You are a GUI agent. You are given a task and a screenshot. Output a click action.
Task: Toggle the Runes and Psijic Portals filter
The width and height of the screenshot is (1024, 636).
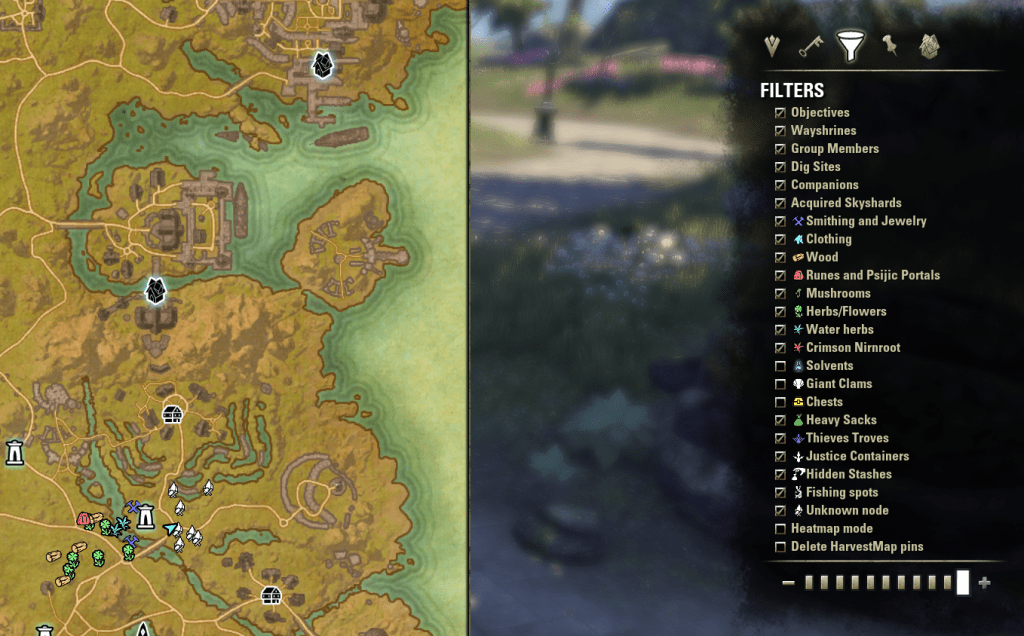780,275
